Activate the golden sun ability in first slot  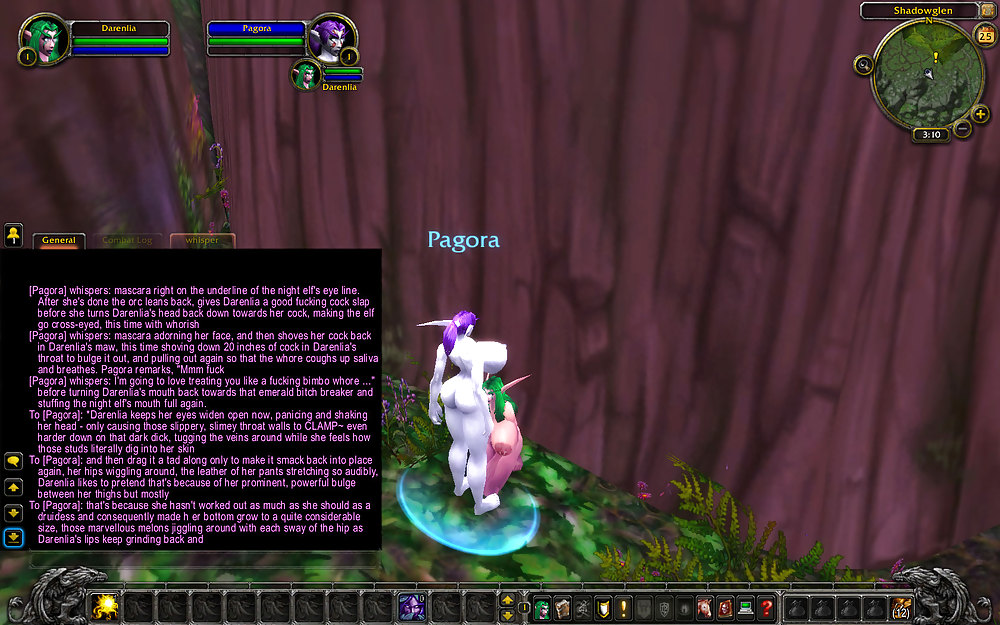(x=105, y=606)
